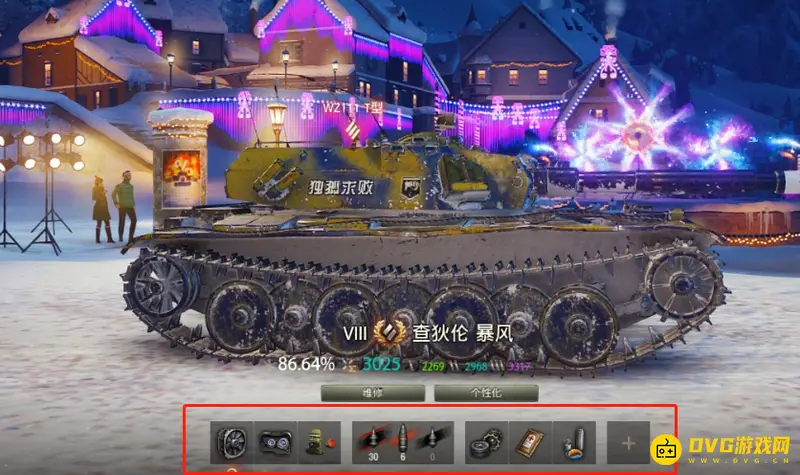Select the fire extinguisher consumable slot
800x475 pixels.
[574, 441]
